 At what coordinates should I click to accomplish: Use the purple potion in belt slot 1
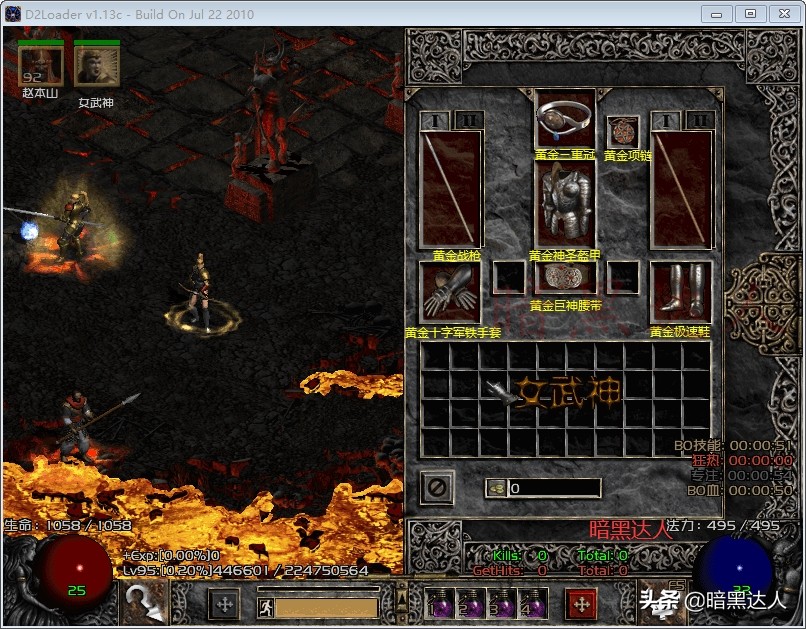(x=438, y=605)
